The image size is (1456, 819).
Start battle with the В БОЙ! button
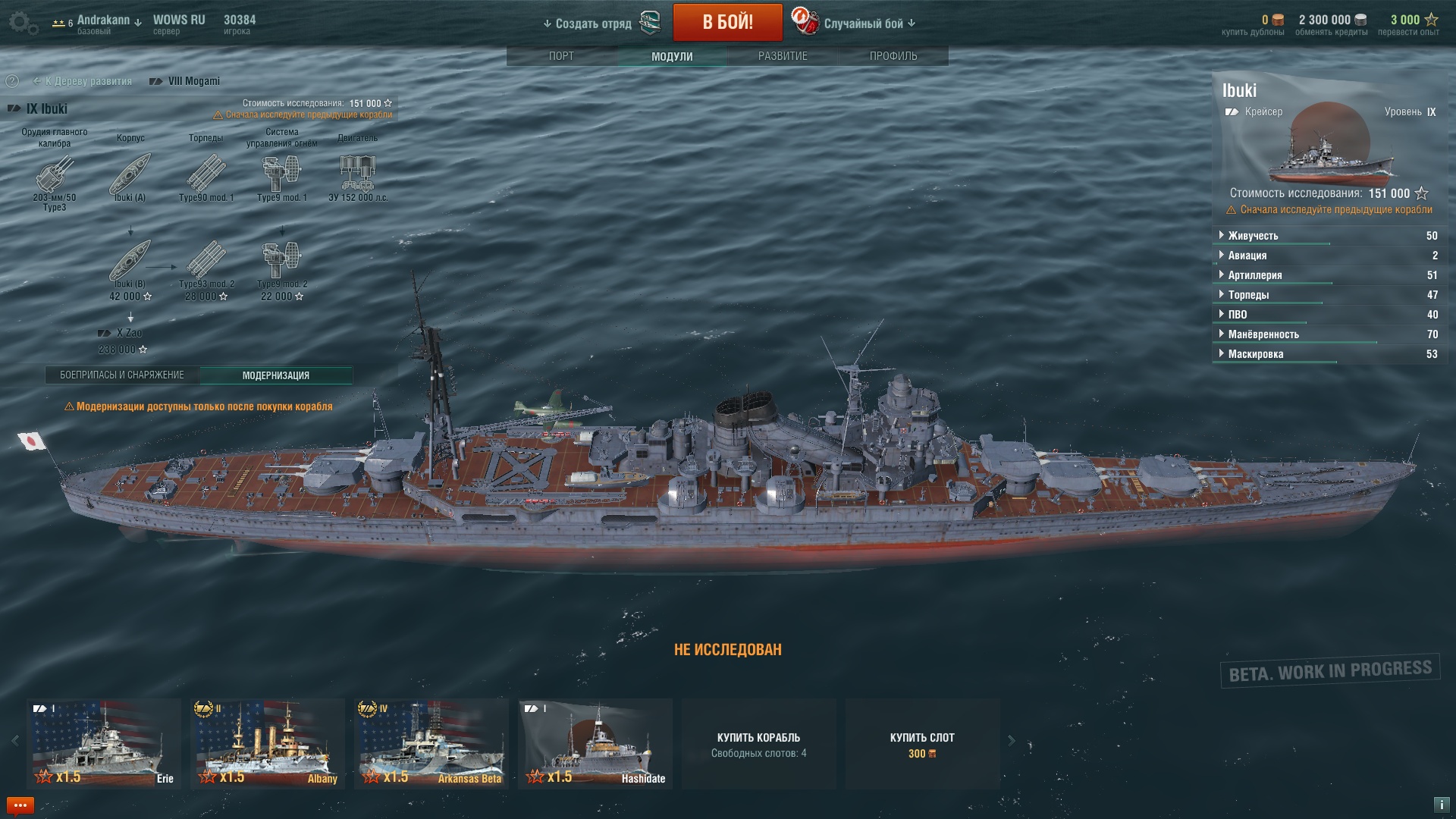pos(727,22)
